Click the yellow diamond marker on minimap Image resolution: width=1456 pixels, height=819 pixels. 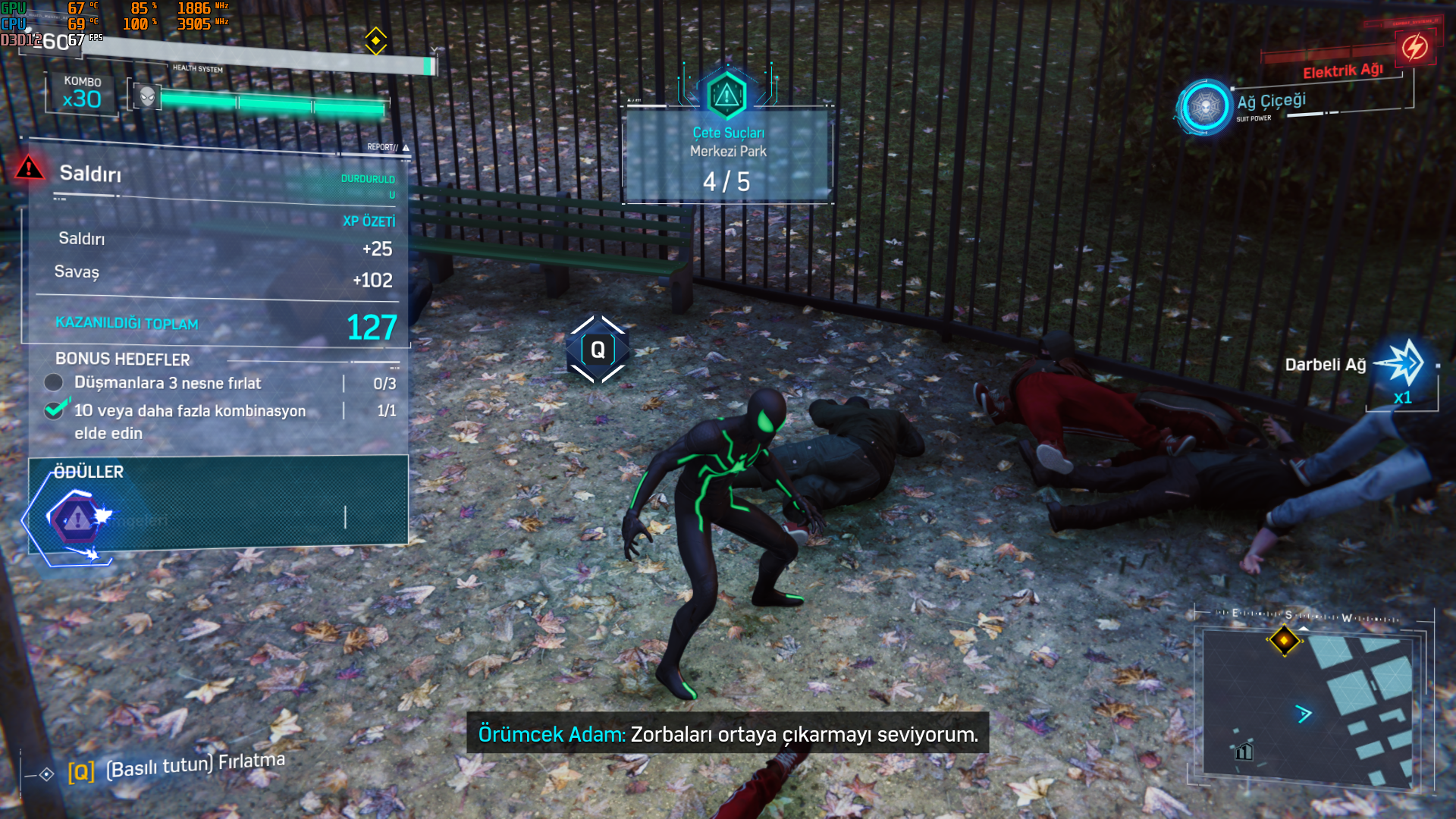[x=1284, y=641]
